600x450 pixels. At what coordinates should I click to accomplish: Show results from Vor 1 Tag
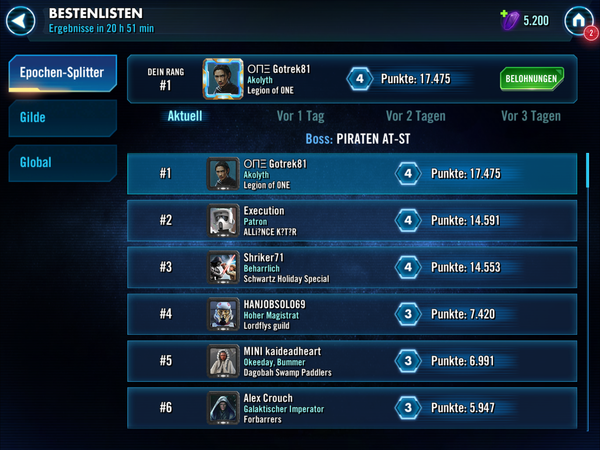click(300, 115)
